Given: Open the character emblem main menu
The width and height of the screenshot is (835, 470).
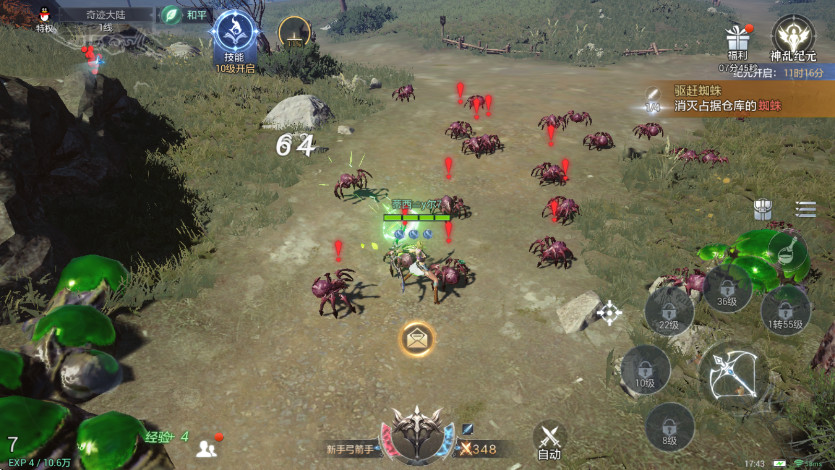Looking at the screenshot, I should 418,435.
